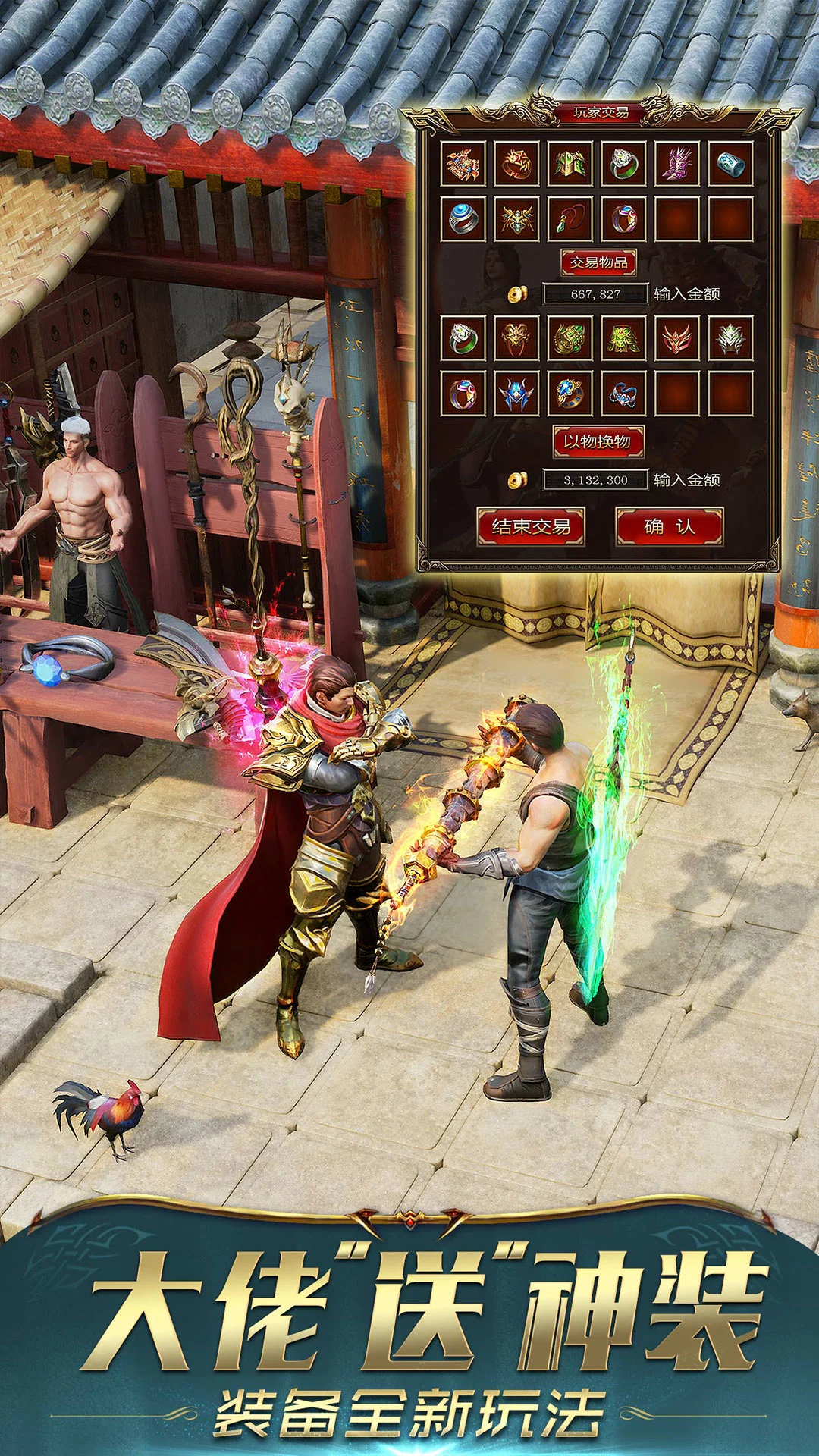Viewport: 819px width, 1456px height.
Task: Pick the blue and silver ornate bracelet
Action: click(x=623, y=393)
